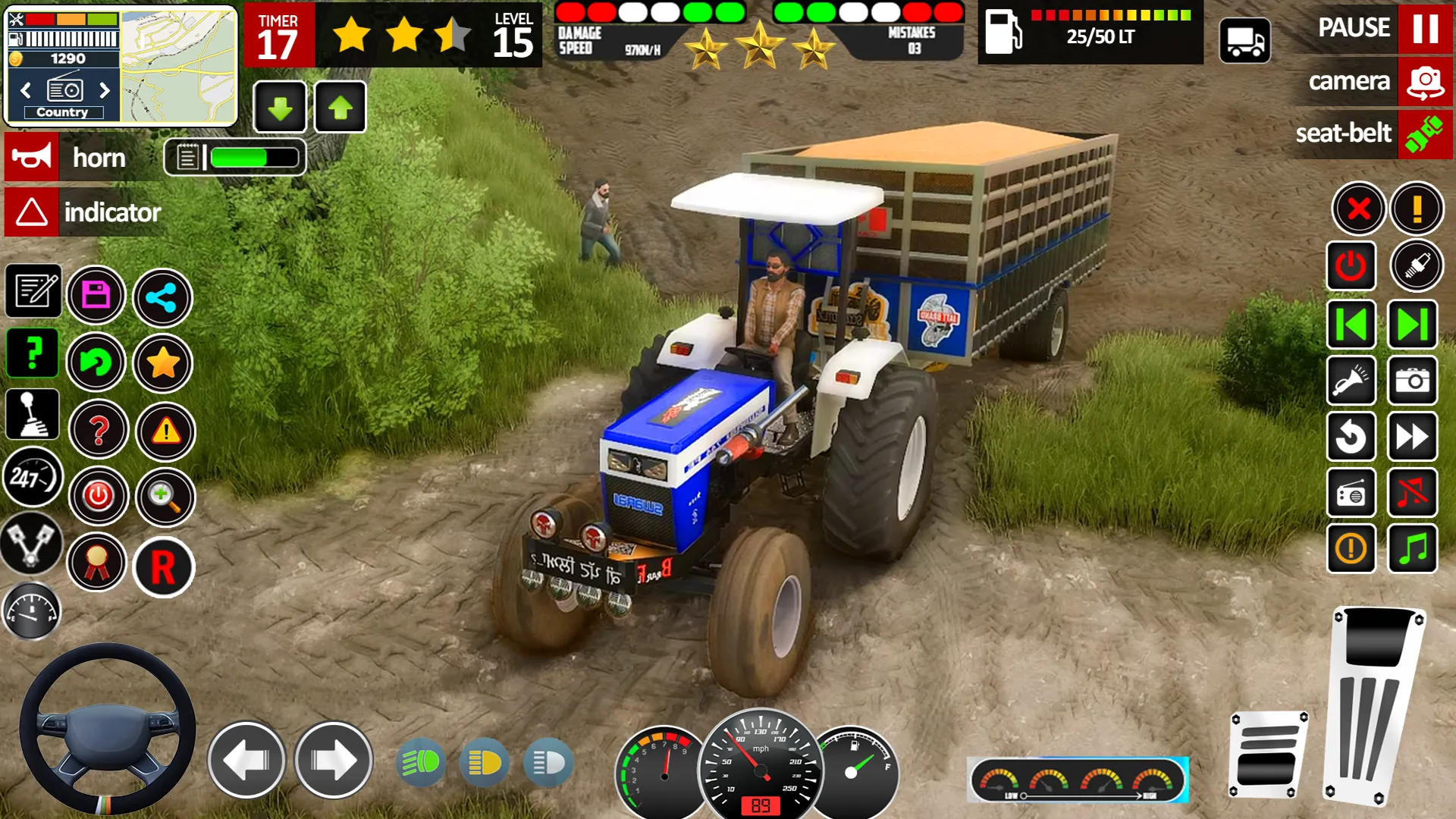This screenshot has width=1456, height=819.
Task: Skip to the next track
Action: tap(1412, 325)
